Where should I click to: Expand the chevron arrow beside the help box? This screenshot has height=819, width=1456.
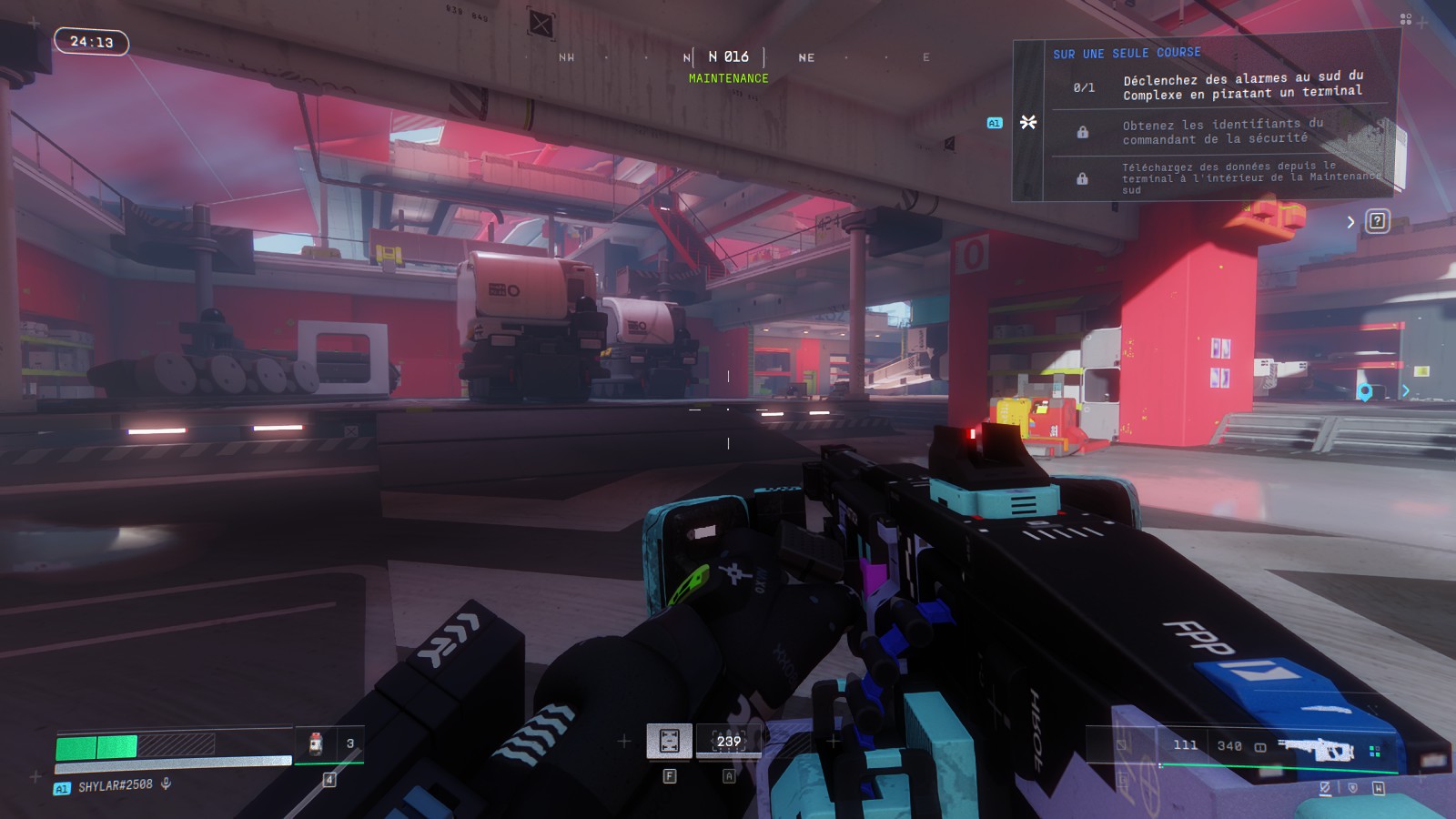(1350, 222)
